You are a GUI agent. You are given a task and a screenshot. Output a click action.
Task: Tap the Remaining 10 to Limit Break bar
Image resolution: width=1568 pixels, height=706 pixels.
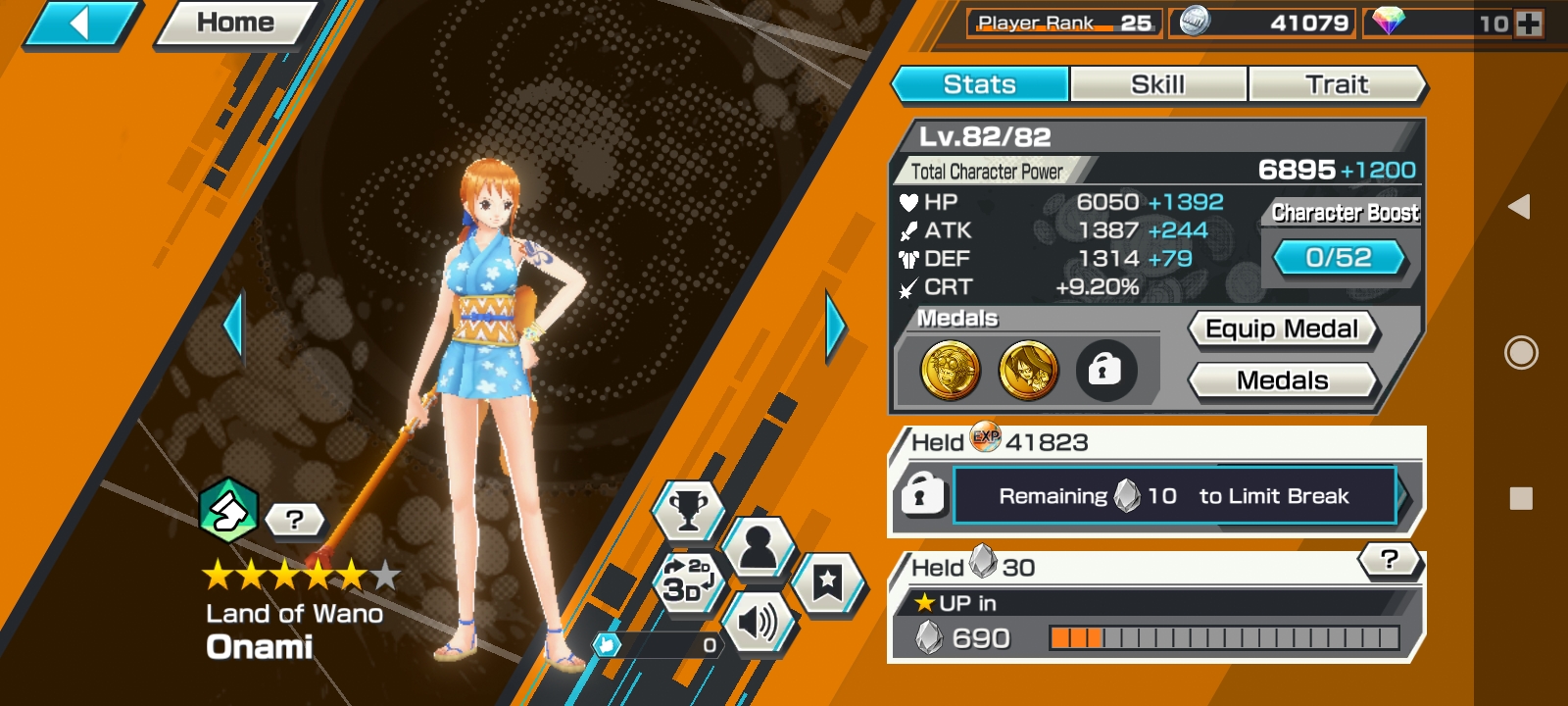click(1174, 496)
